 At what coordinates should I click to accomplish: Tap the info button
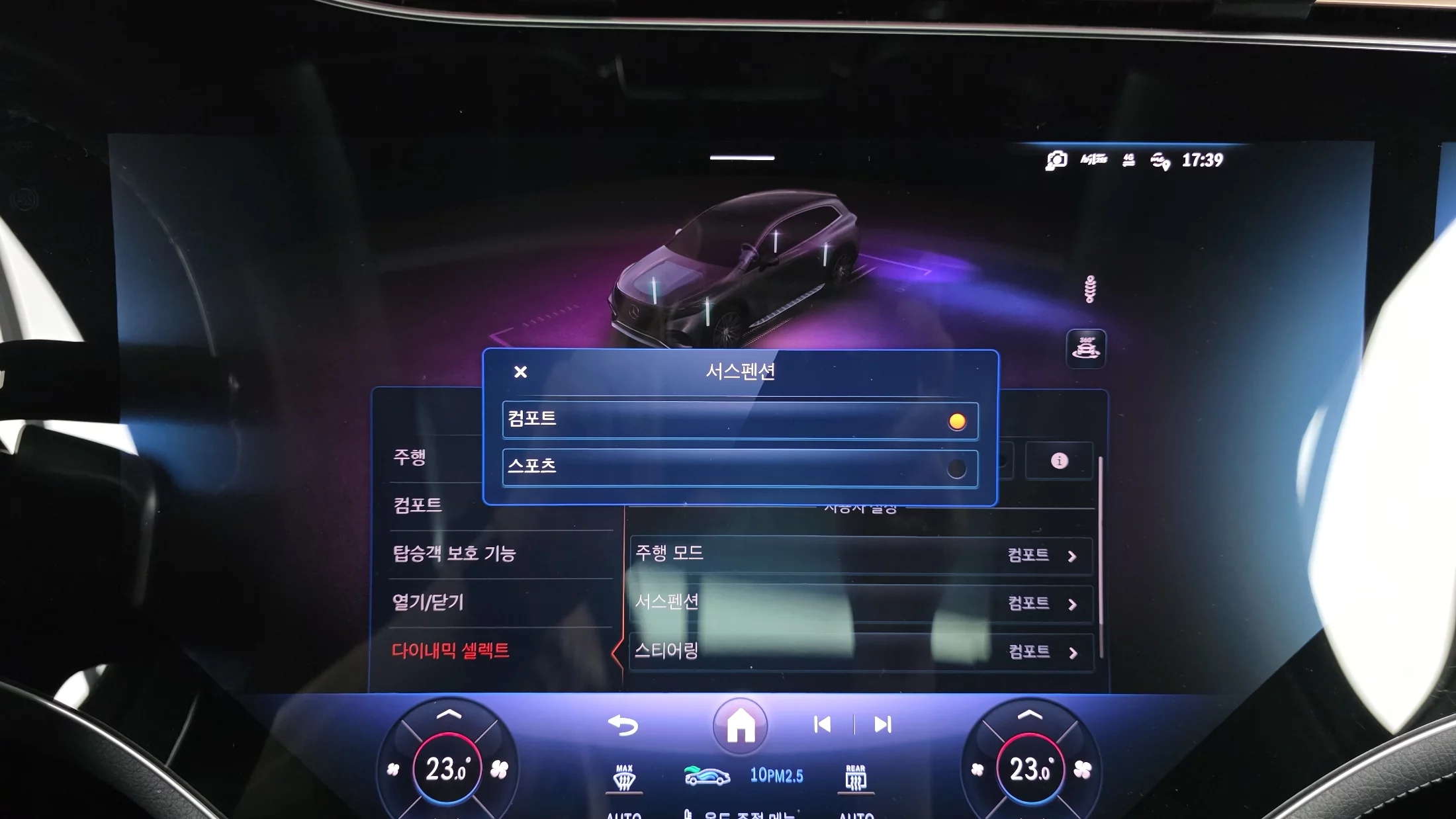tap(1059, 460)
